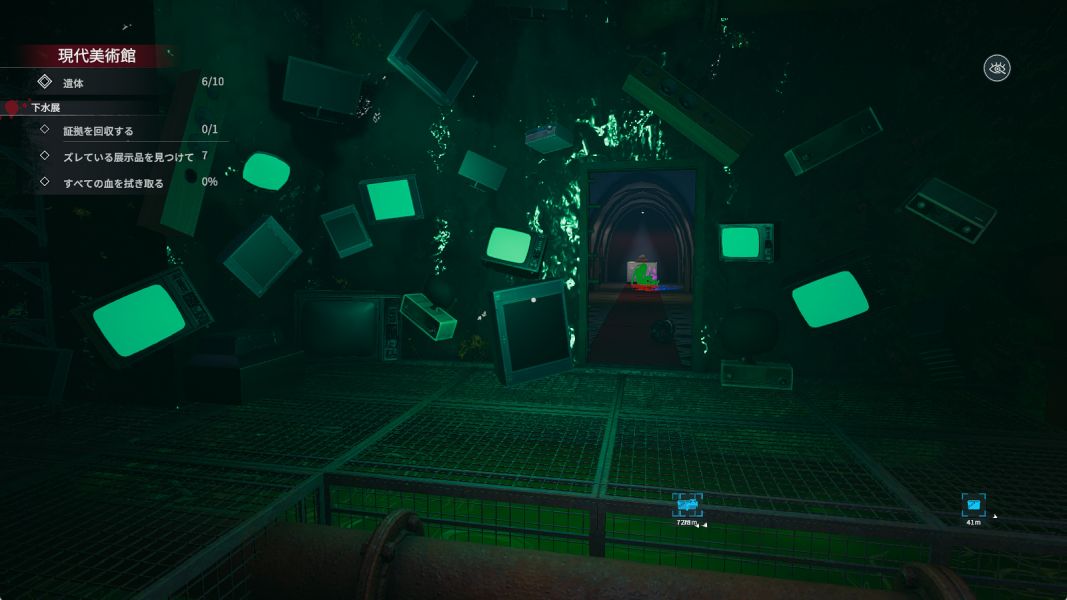The height and width of the screenshot is (600, 1067).
Task: Click the すべての血を拭き取る objective entry
Action: tap(113, 182)
